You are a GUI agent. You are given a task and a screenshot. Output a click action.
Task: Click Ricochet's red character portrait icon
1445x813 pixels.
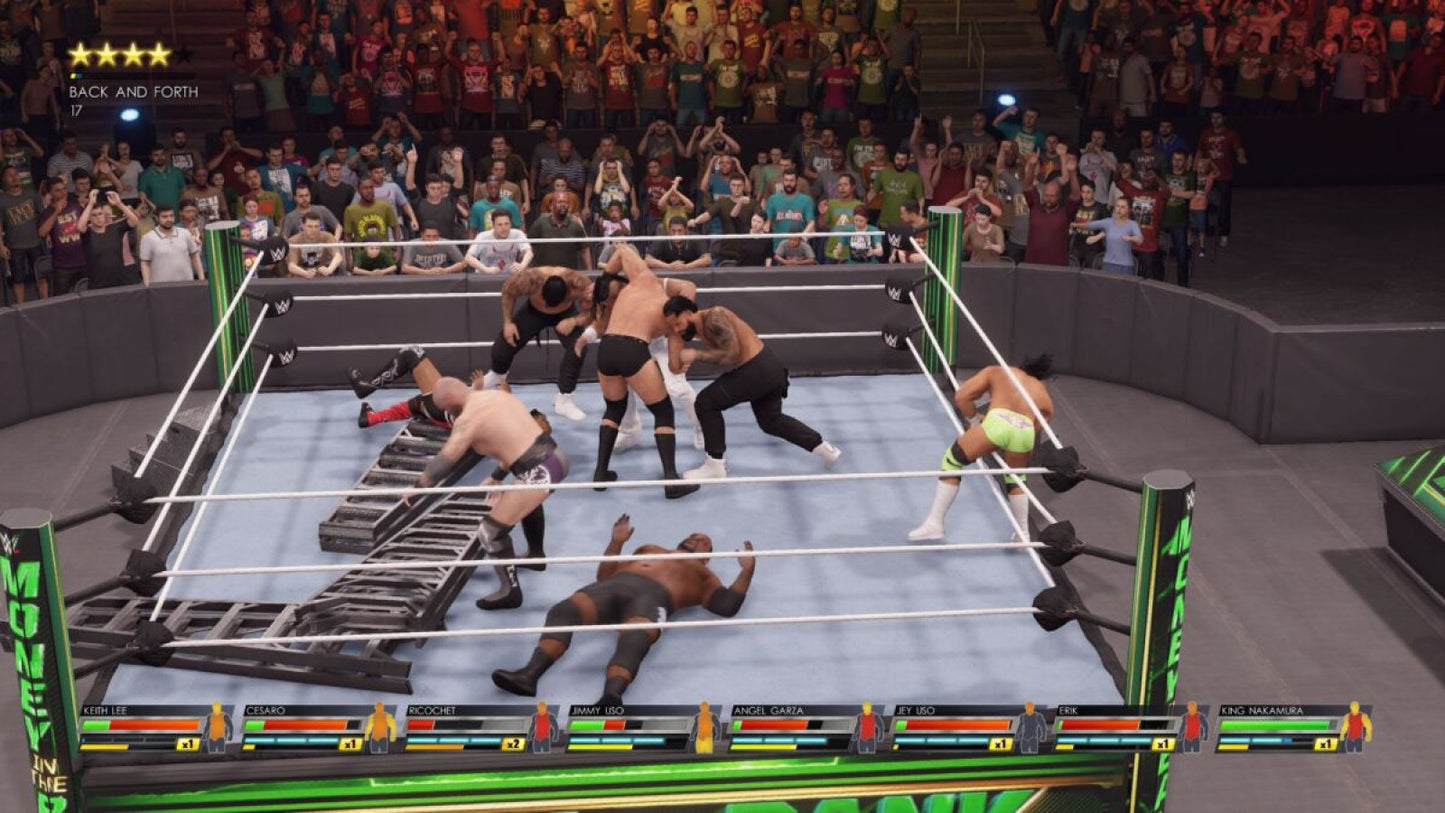(x=540, y=728)
